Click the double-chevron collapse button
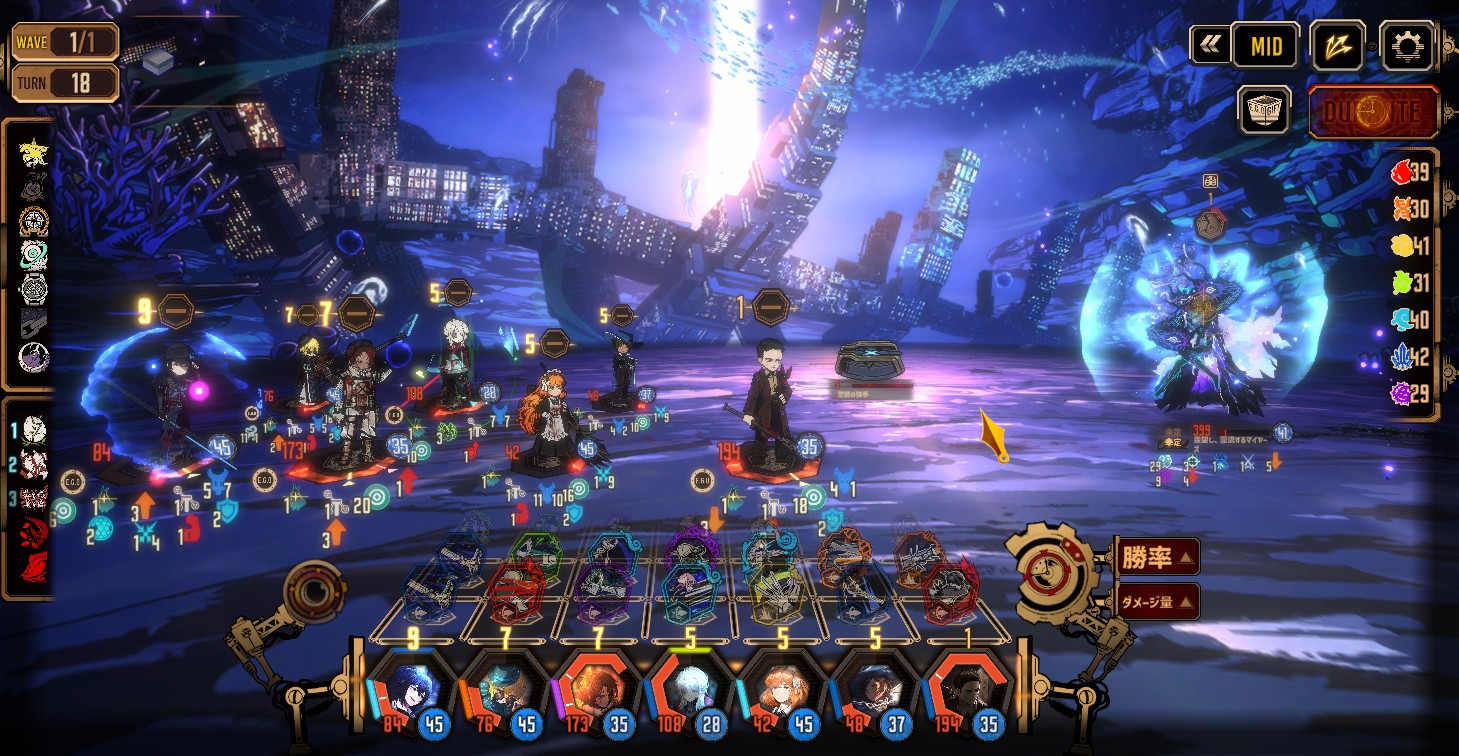Viewport: 1459px width, 756px height. click(x=1210, y=45)
